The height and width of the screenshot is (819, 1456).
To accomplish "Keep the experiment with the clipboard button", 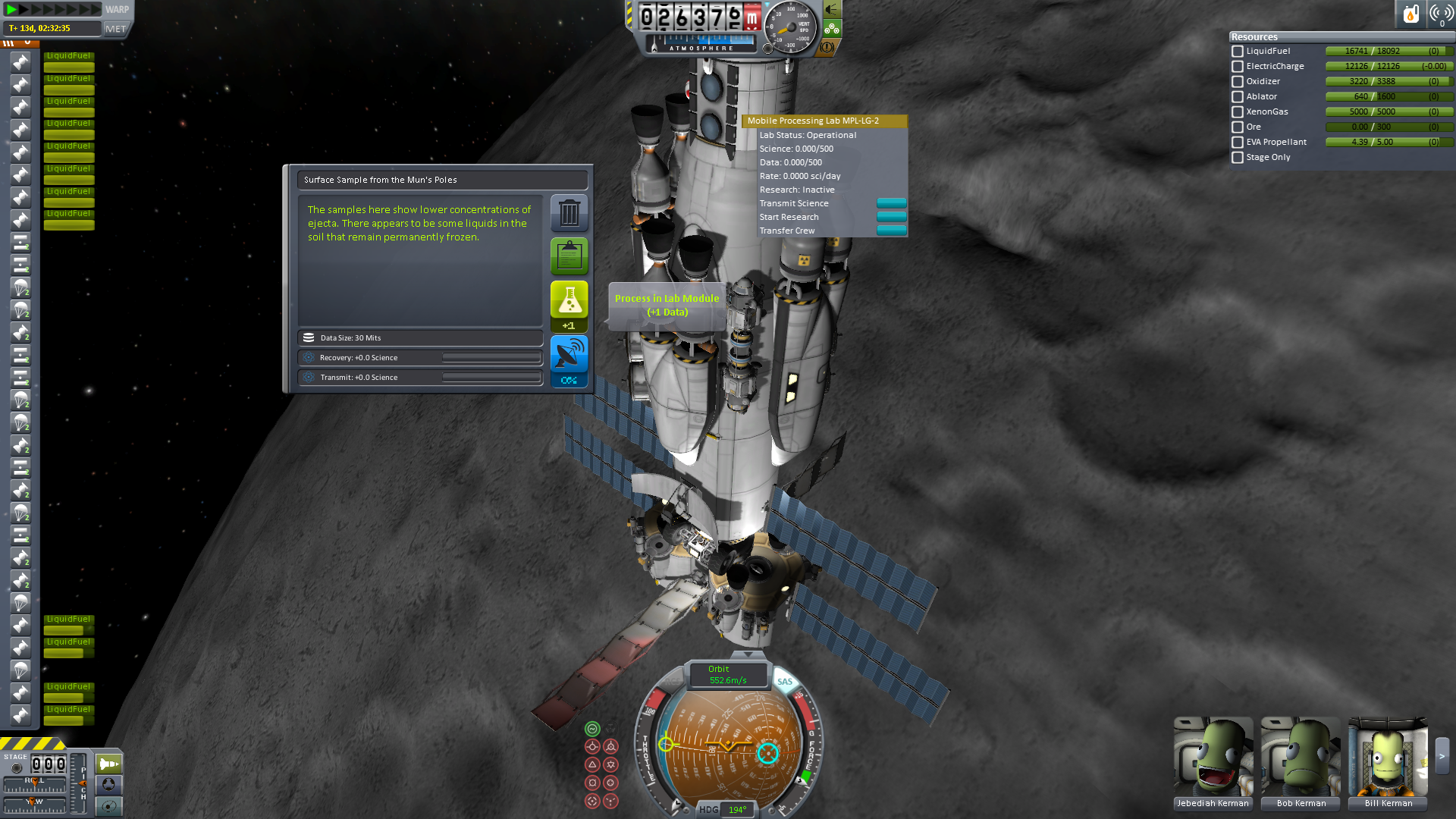I will coord(569,256).
